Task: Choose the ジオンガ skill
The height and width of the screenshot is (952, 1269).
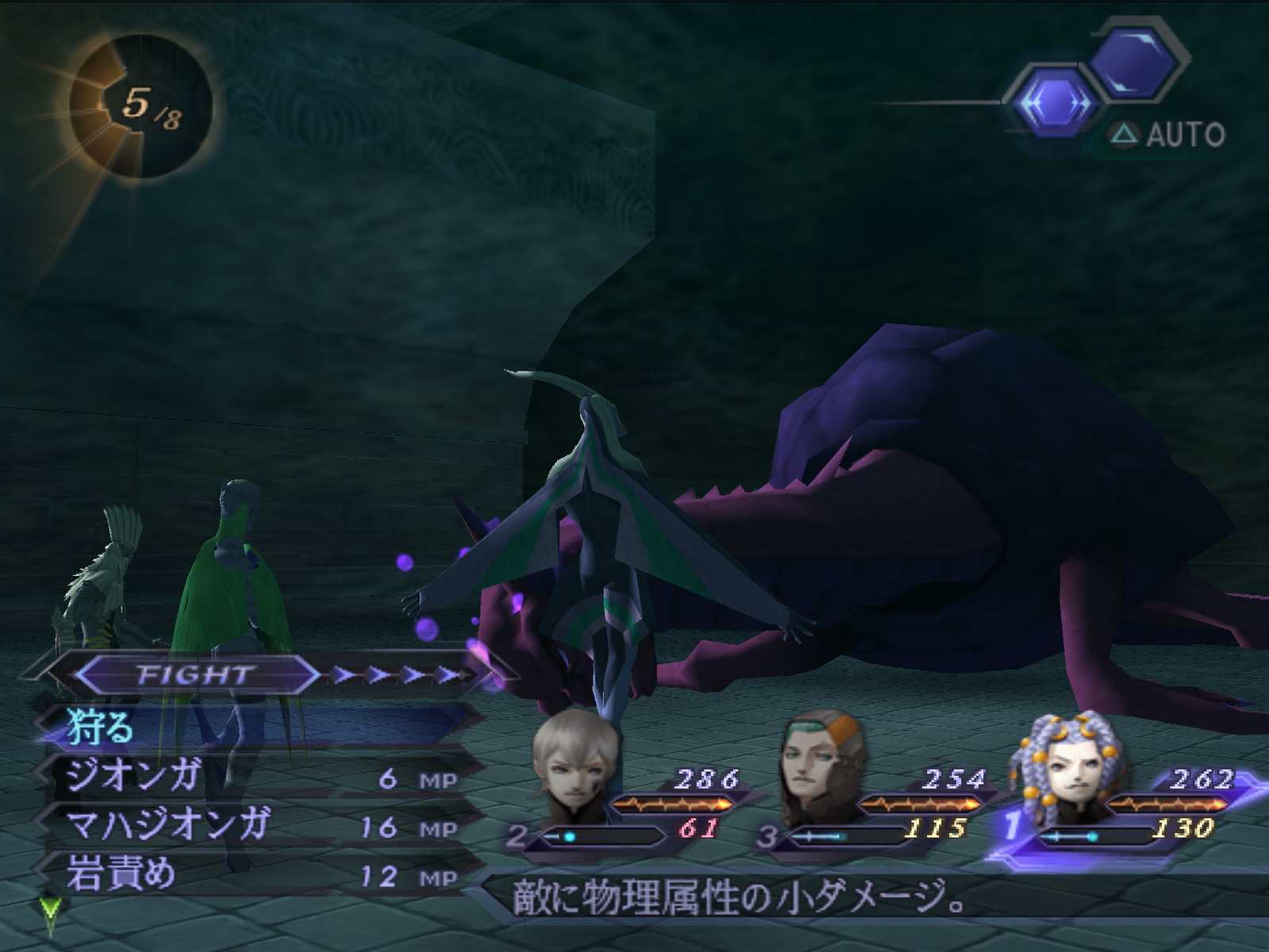Action: tap(135, 777)
